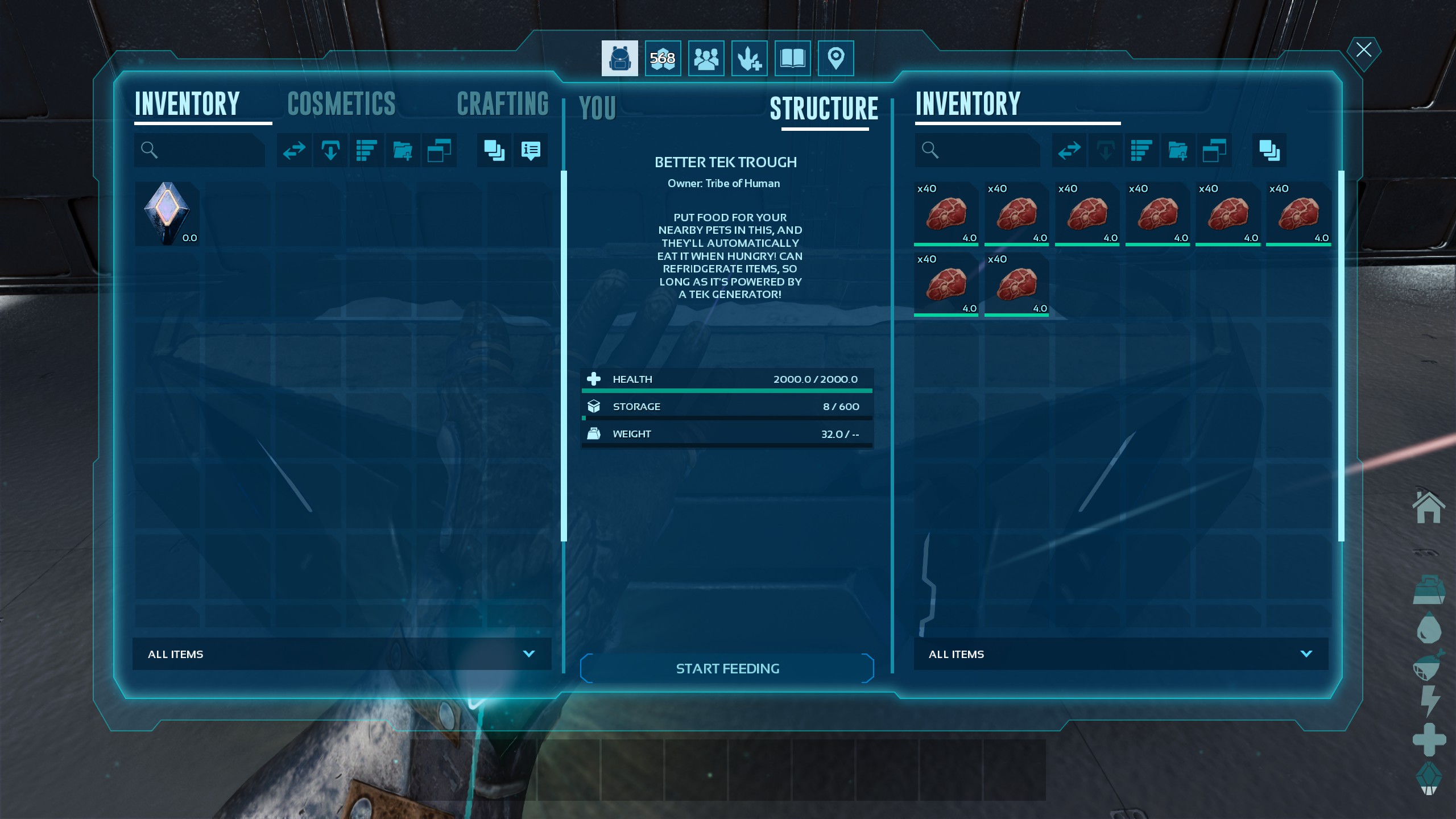Screen dimensions: 1456x819
Task: Click the Start Feeding button
Action: point(727,668)
